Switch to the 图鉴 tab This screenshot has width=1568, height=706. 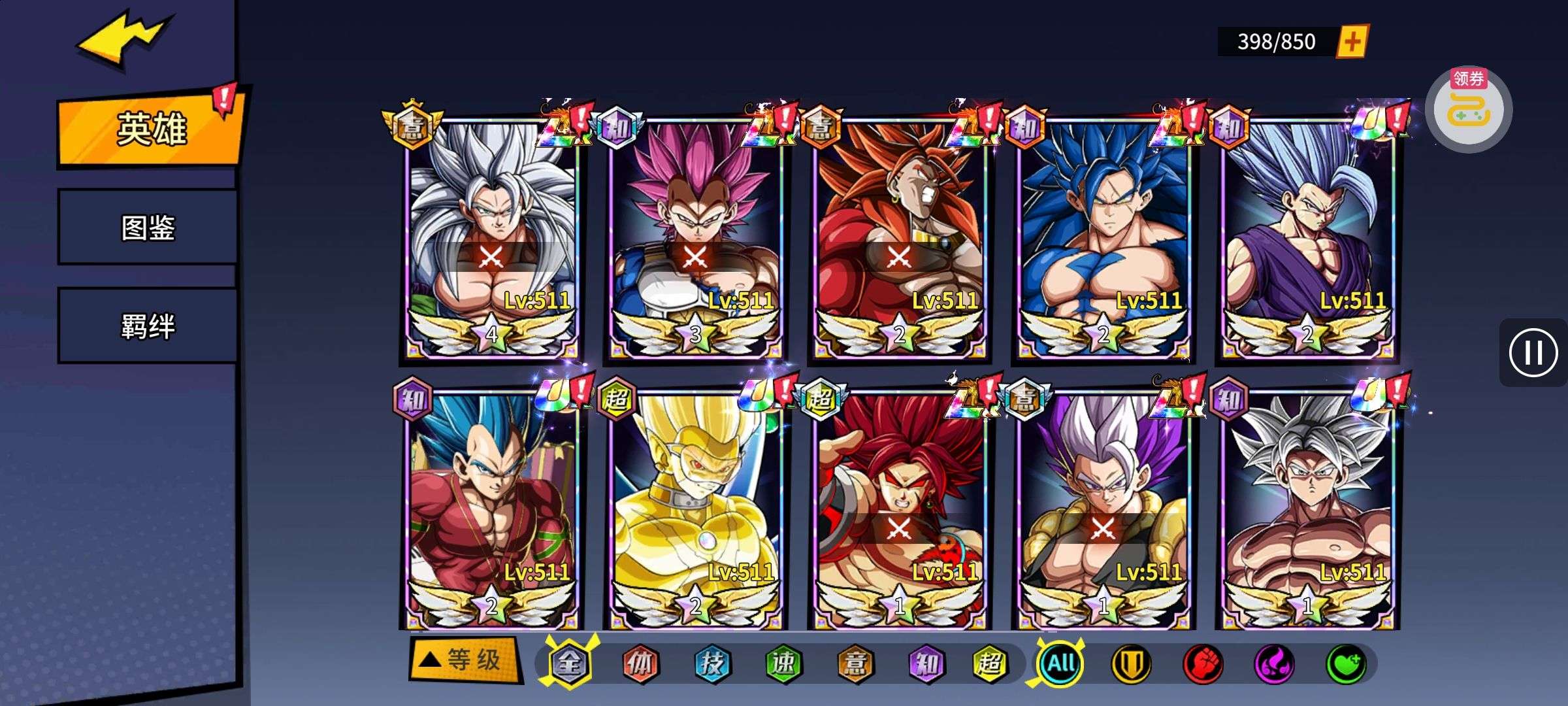point(148,227)
